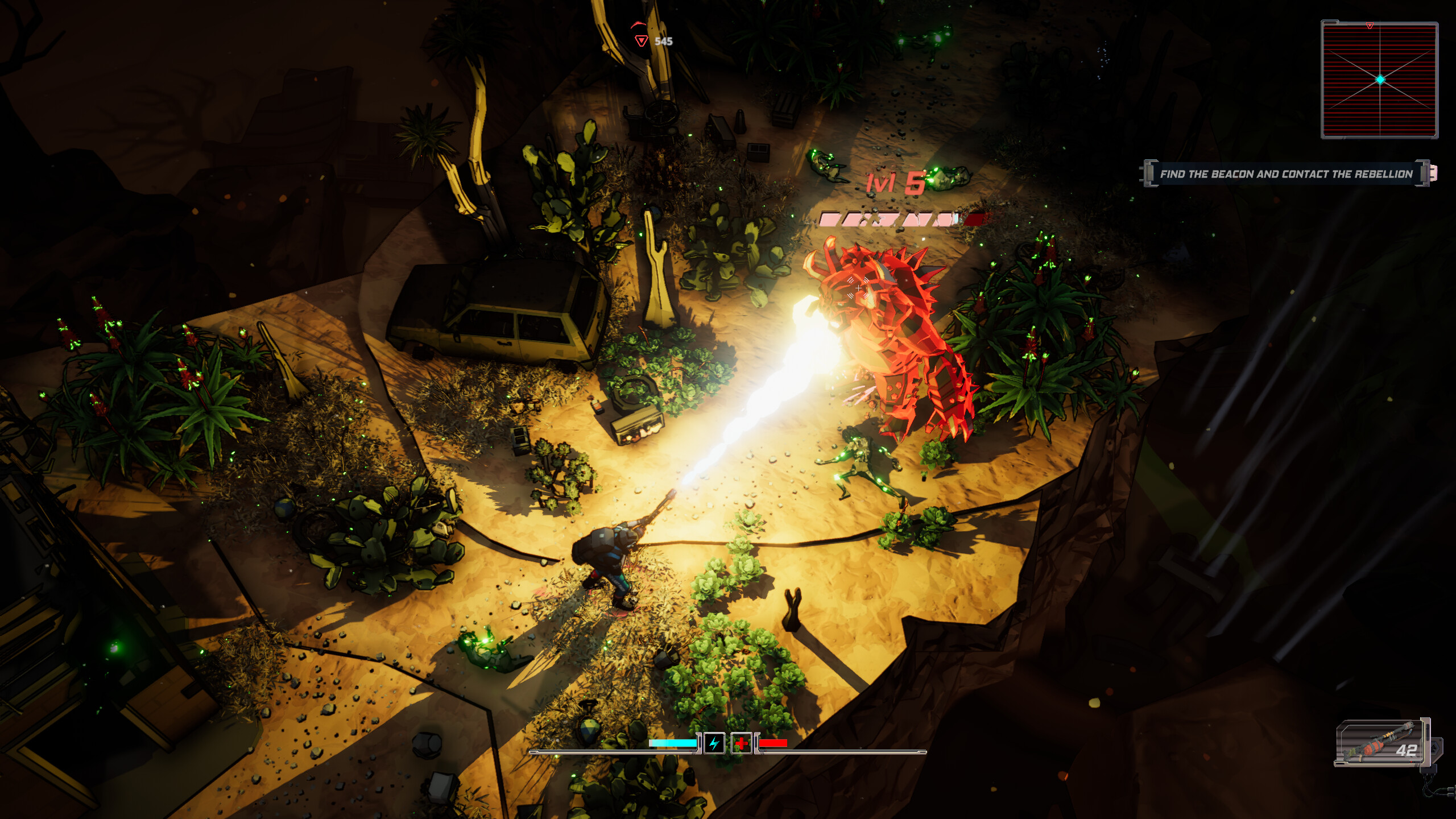Click the minimap in the corner
The image size is (1456, 819).
1379,80
